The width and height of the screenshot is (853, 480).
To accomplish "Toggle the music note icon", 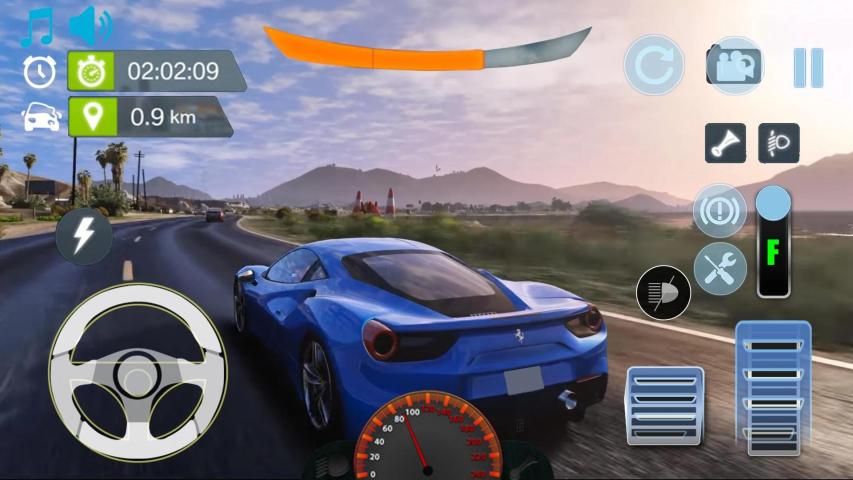I will 37,27.
